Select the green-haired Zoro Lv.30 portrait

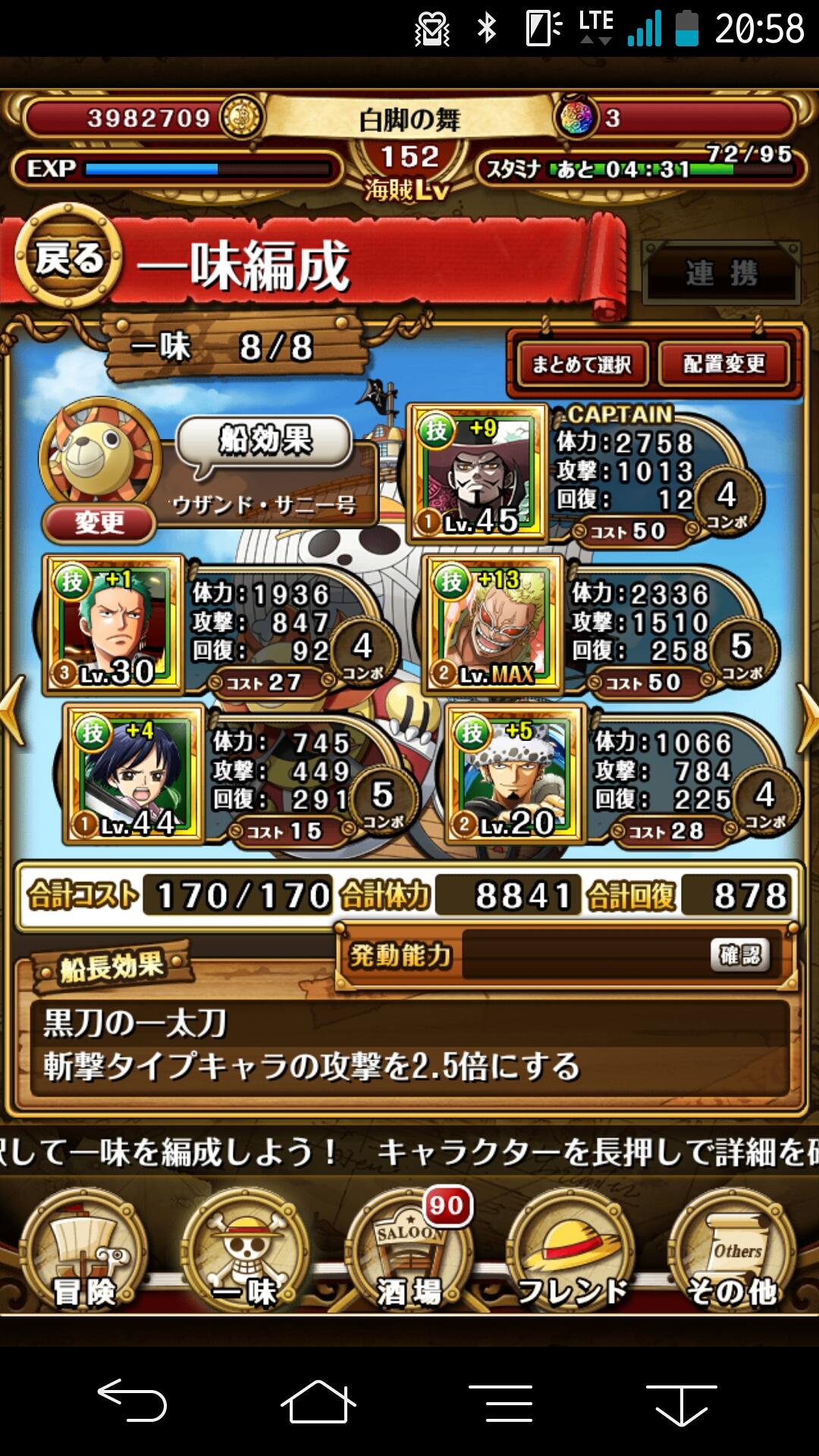point(115,623)
